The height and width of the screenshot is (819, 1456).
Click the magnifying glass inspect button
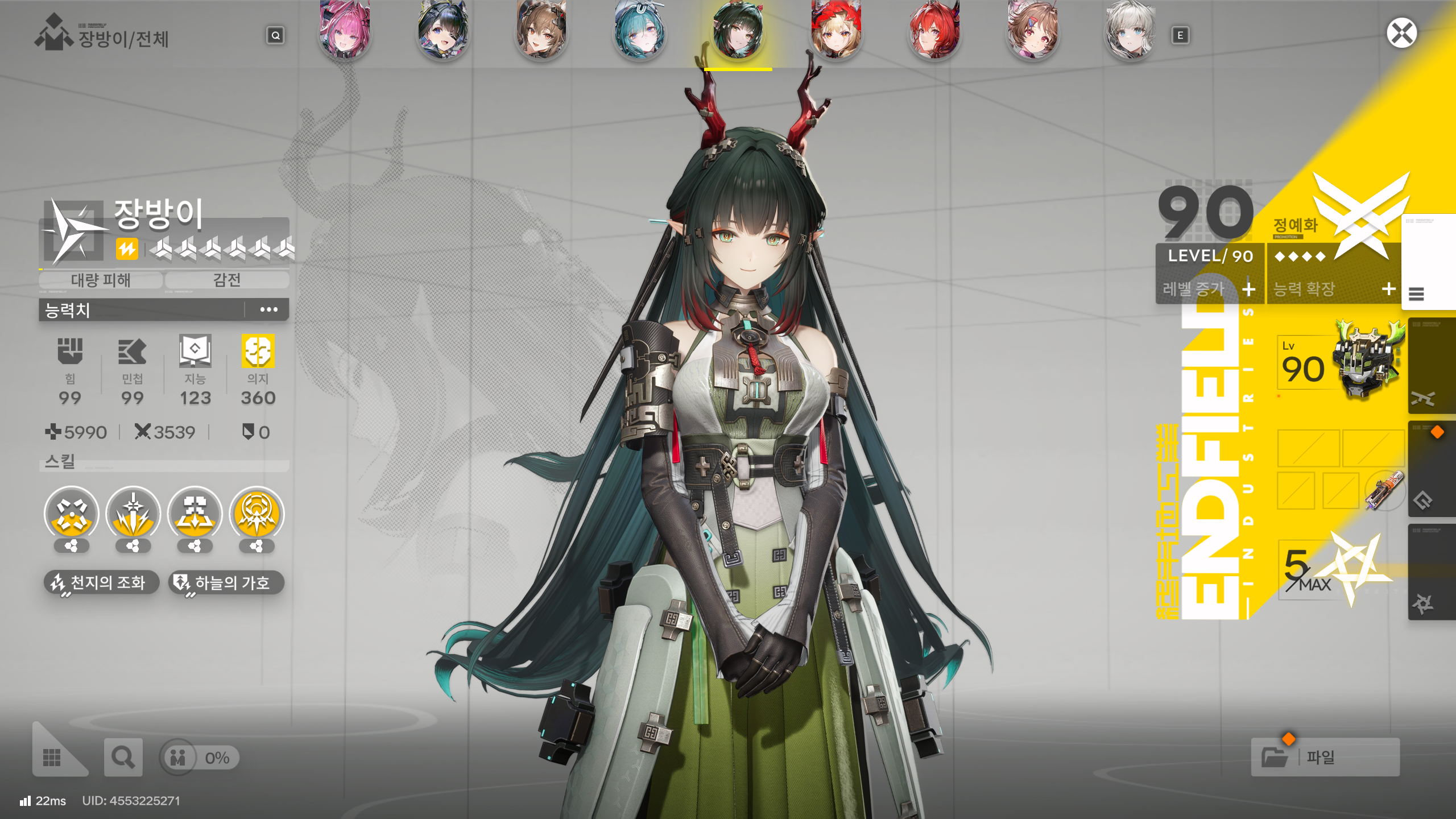click(x=123, y=757)
